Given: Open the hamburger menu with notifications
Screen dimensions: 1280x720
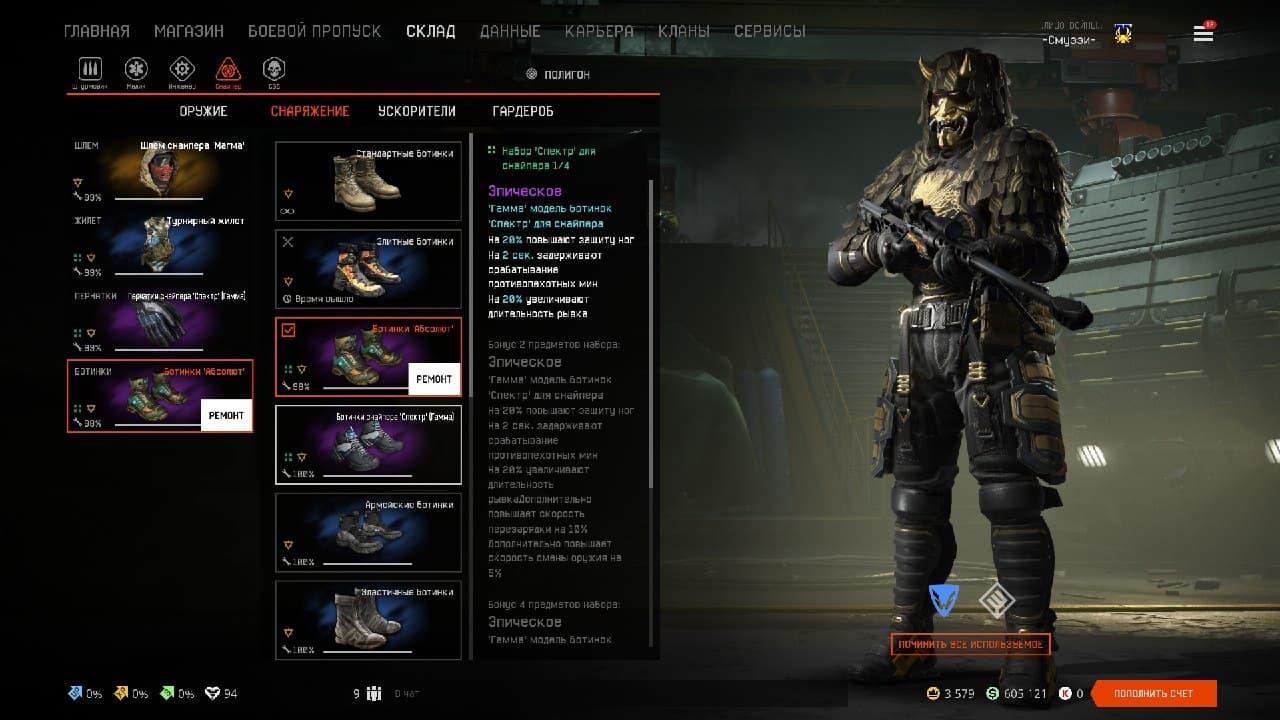Looking at the screenshot, I should (1203, 34).
